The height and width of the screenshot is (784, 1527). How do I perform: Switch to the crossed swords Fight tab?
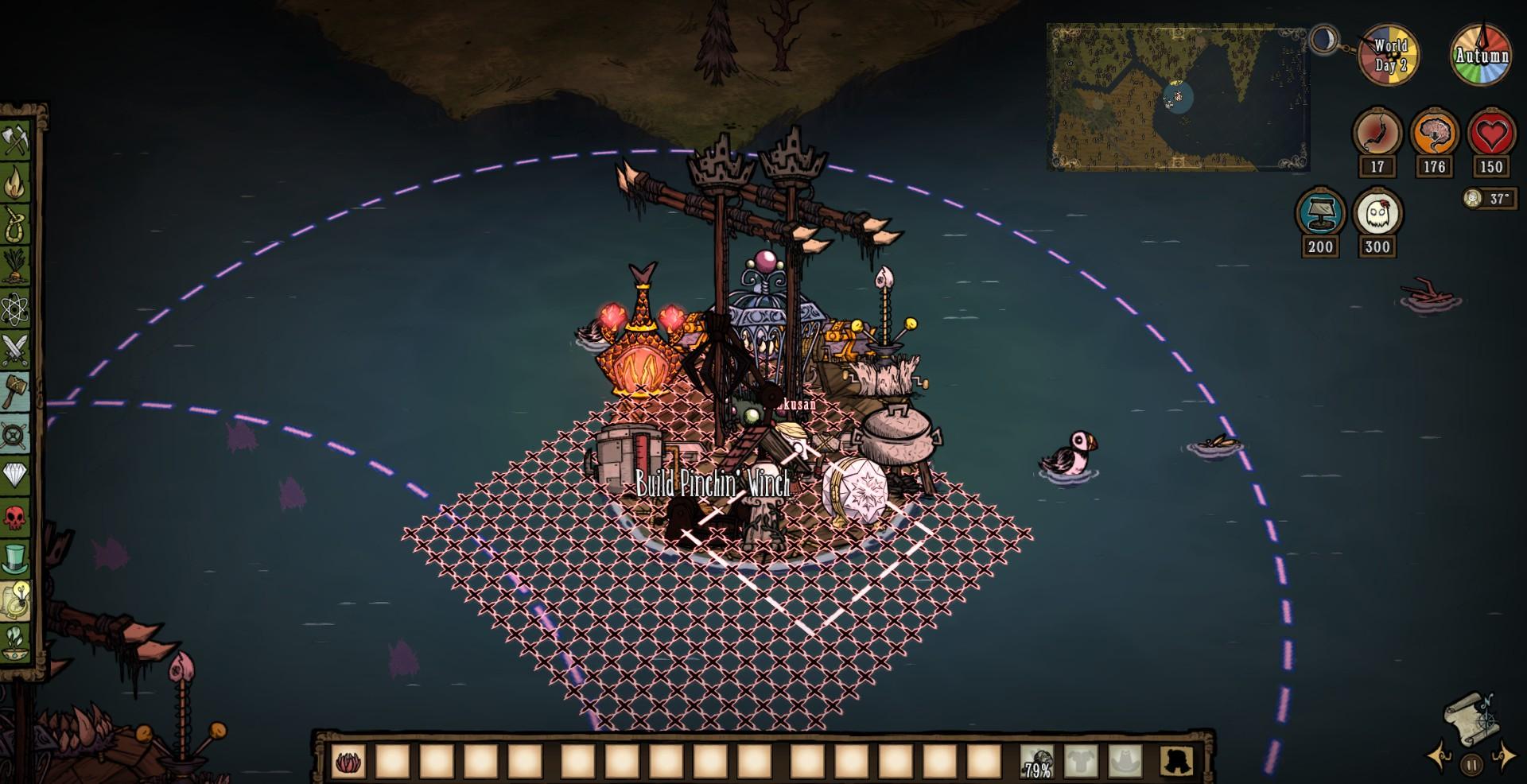17,350
